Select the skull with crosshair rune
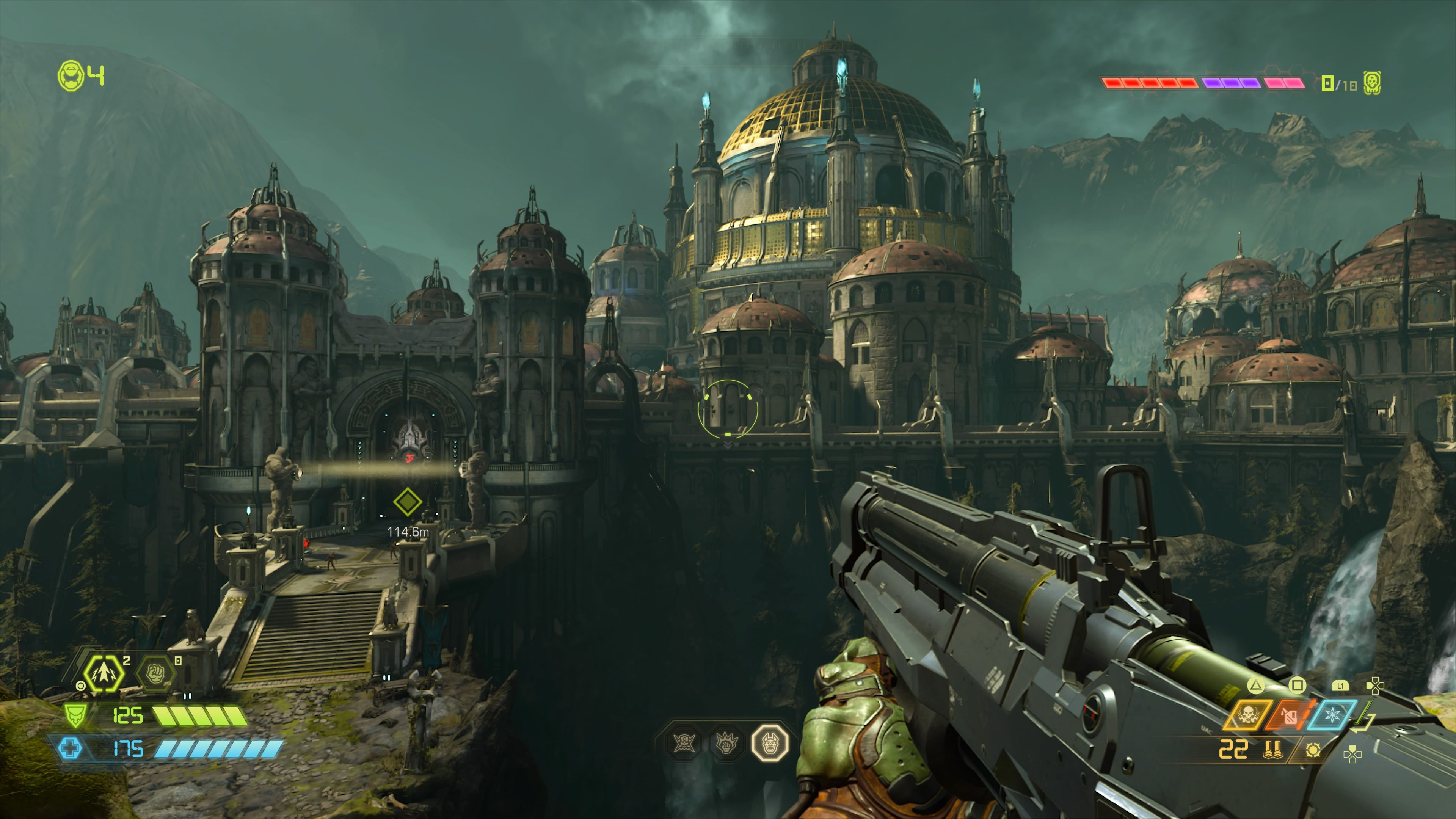Screen dimensions: 1456x819 [x=683, y=743]
